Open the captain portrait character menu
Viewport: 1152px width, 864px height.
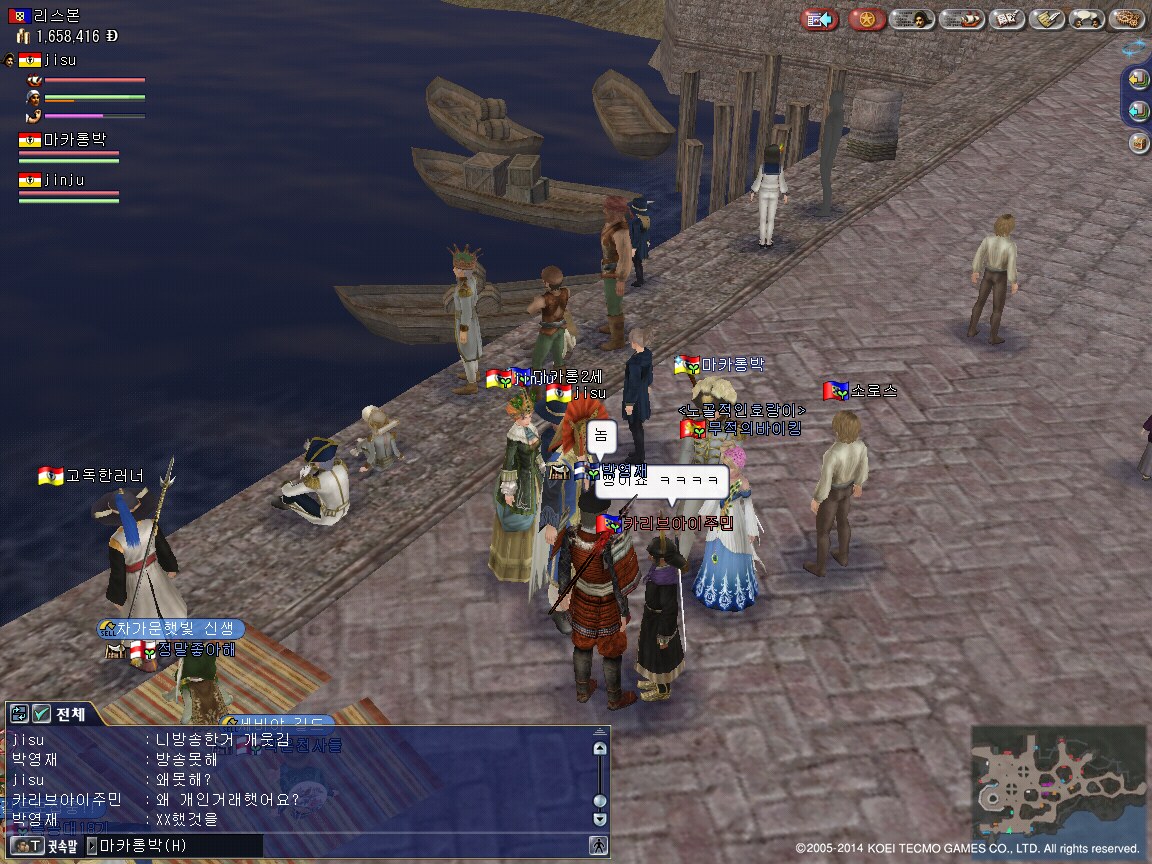point(912,19)
